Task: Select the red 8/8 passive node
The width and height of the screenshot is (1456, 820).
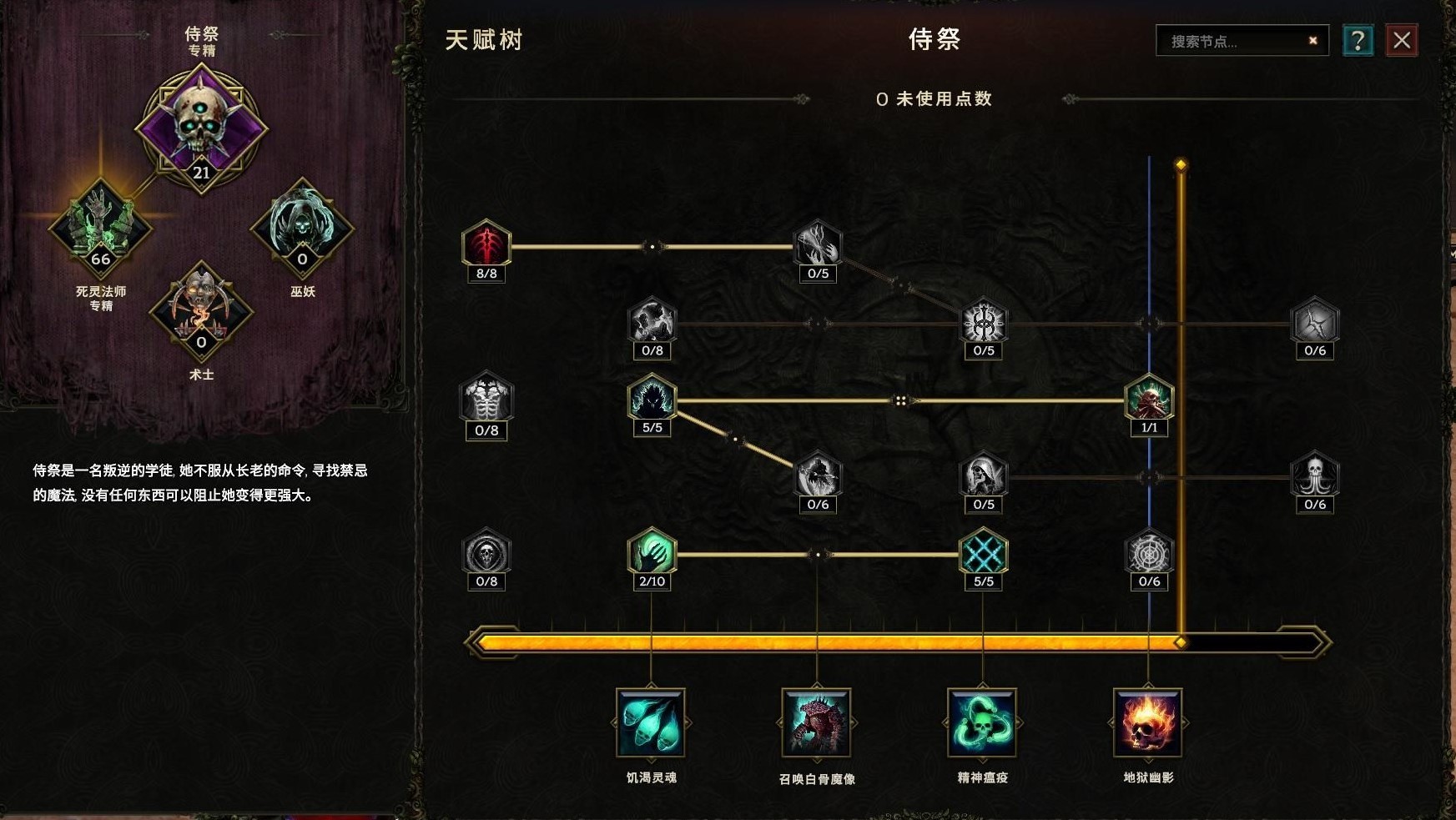Action: [486, 244]
